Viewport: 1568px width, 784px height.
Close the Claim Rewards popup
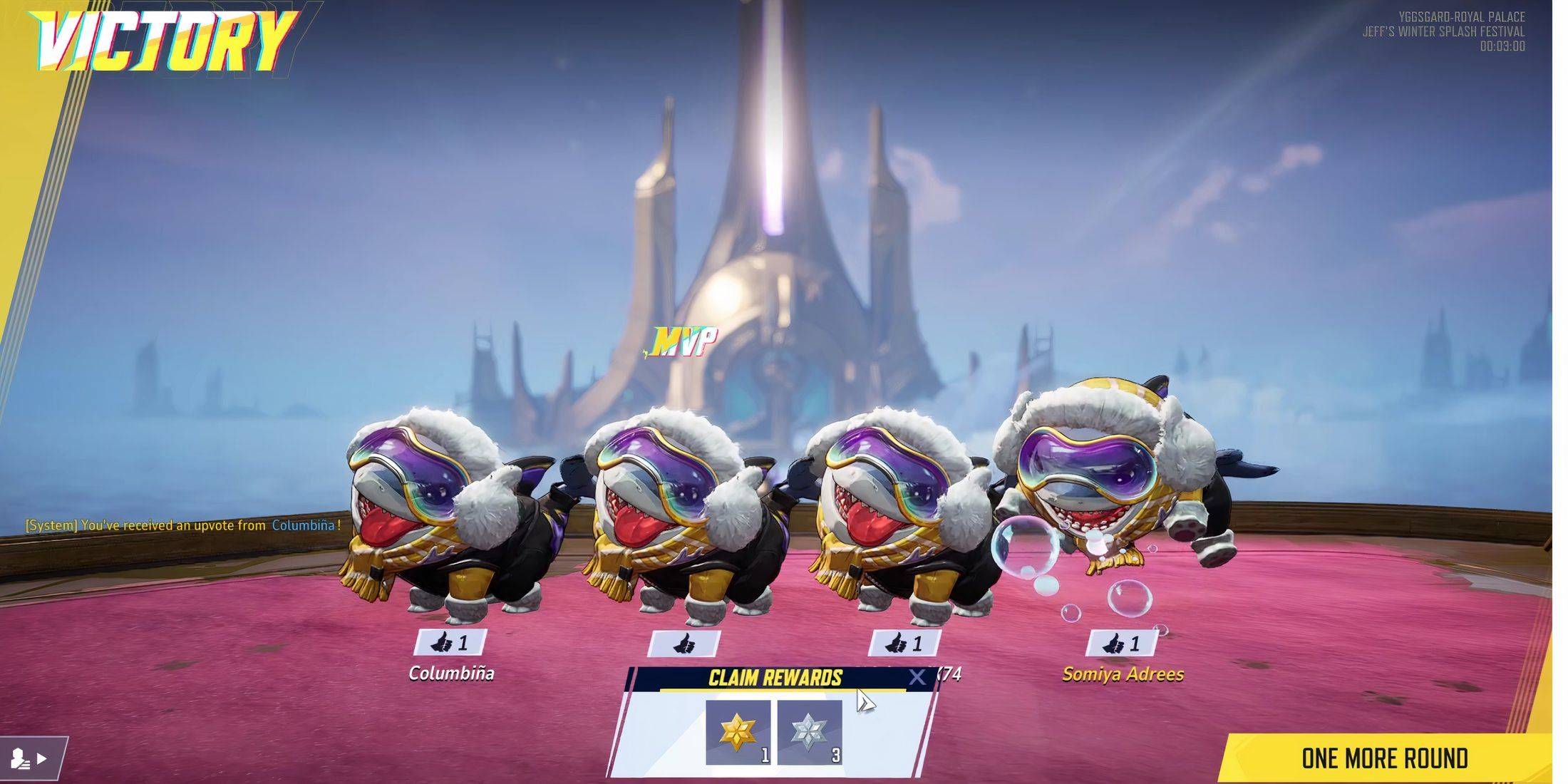click(x=917, y=677)
